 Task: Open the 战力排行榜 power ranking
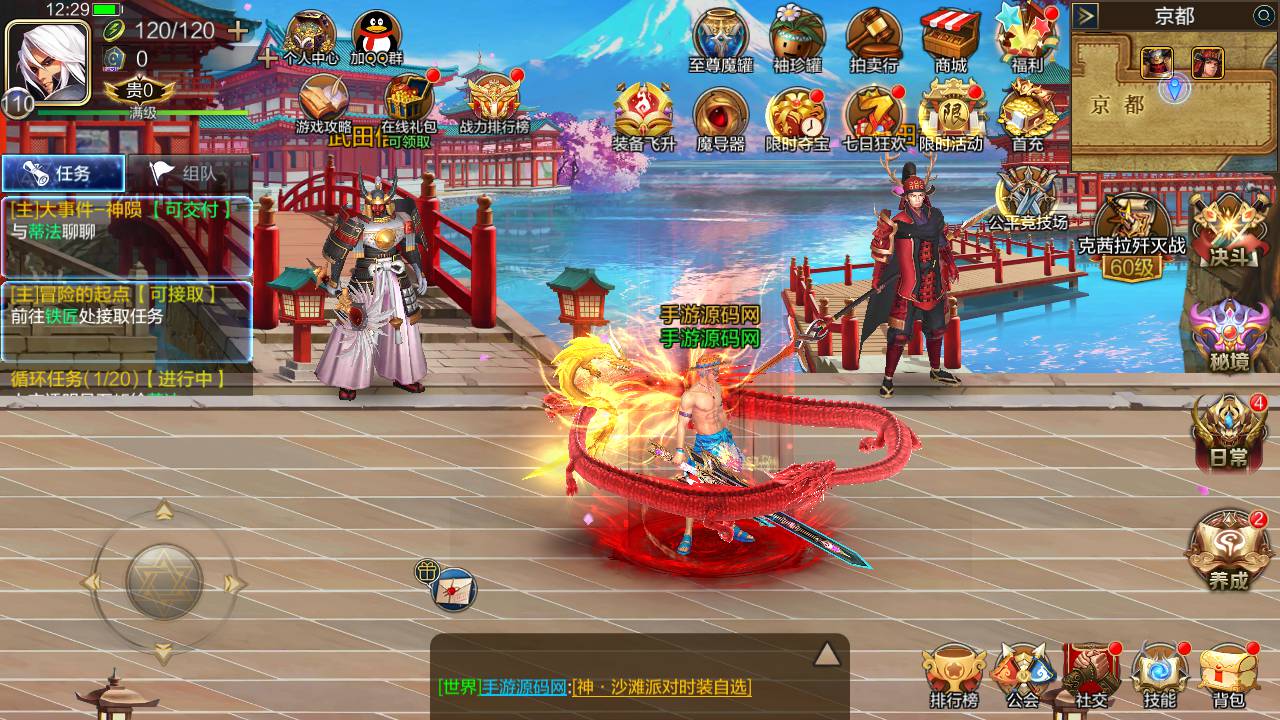[x=494, y=106]
